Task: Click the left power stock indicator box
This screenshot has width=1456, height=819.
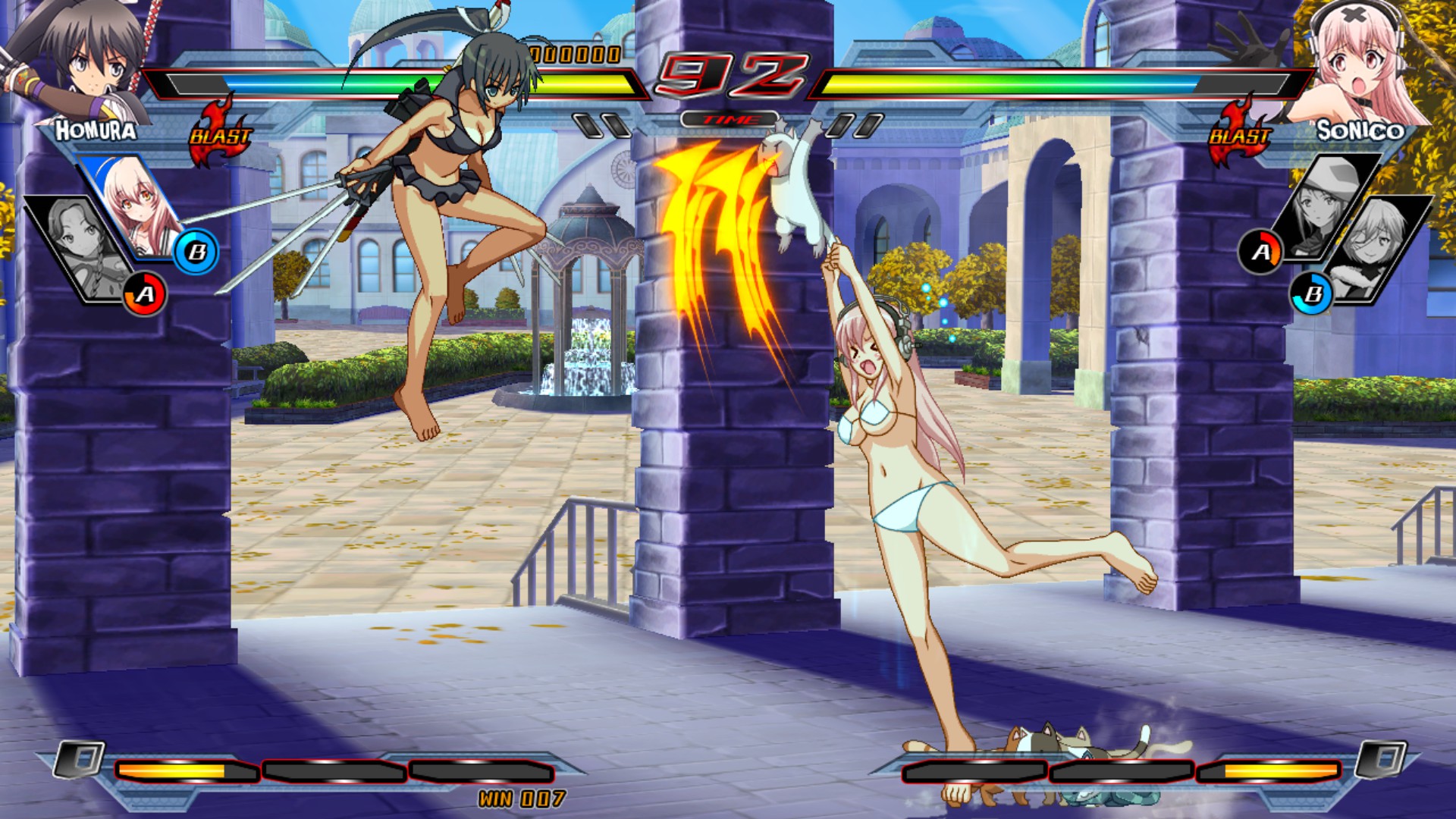Action: (x=80, y=757)
